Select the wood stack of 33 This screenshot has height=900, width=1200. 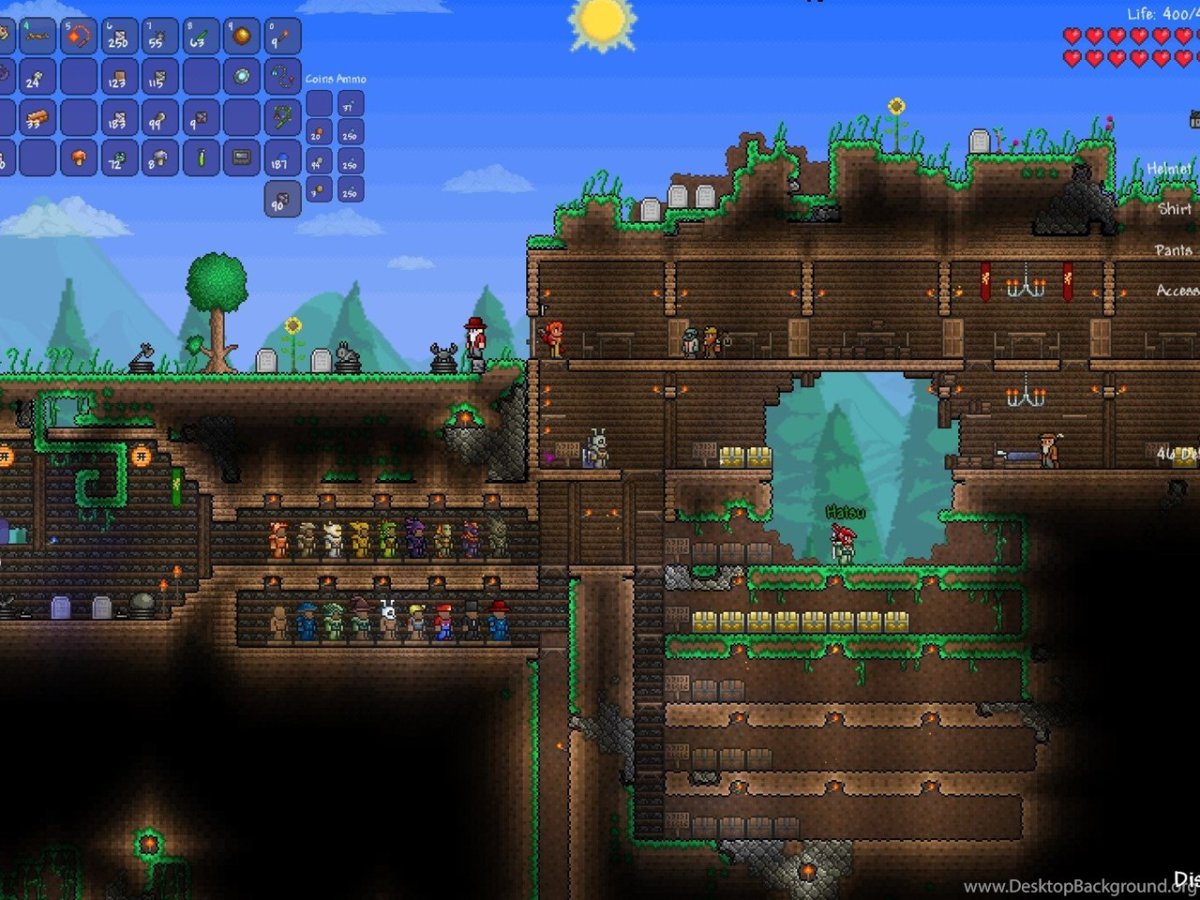[38, 117]
